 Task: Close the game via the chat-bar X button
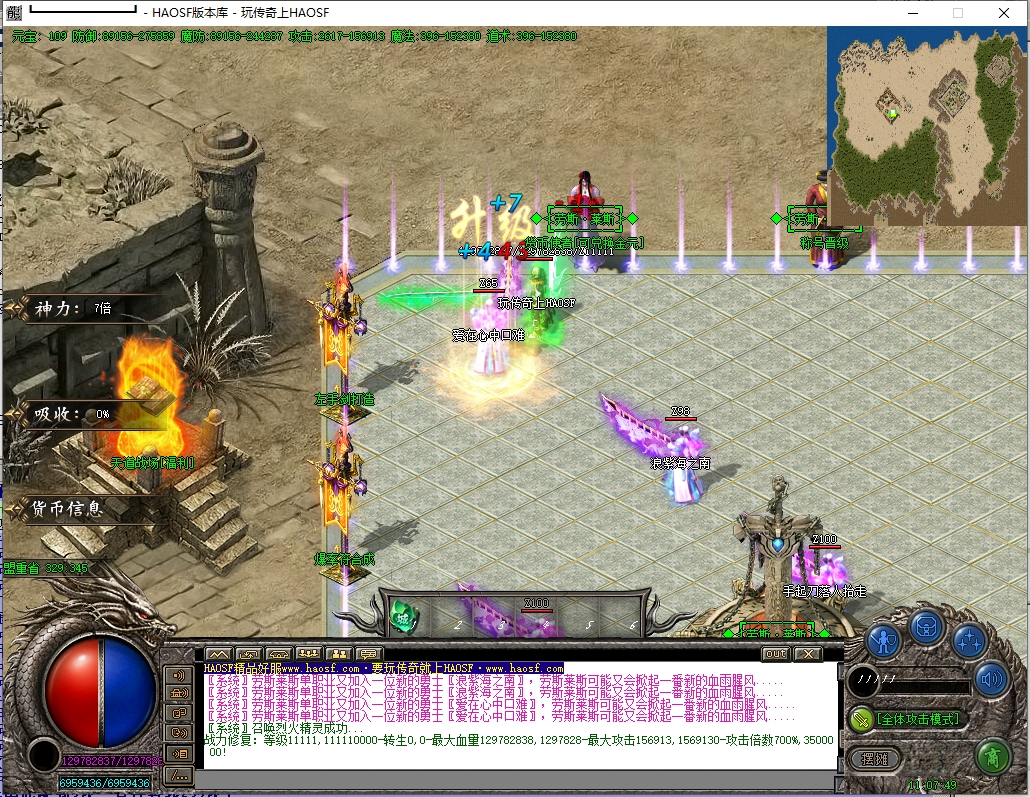(x=808, y=654)
